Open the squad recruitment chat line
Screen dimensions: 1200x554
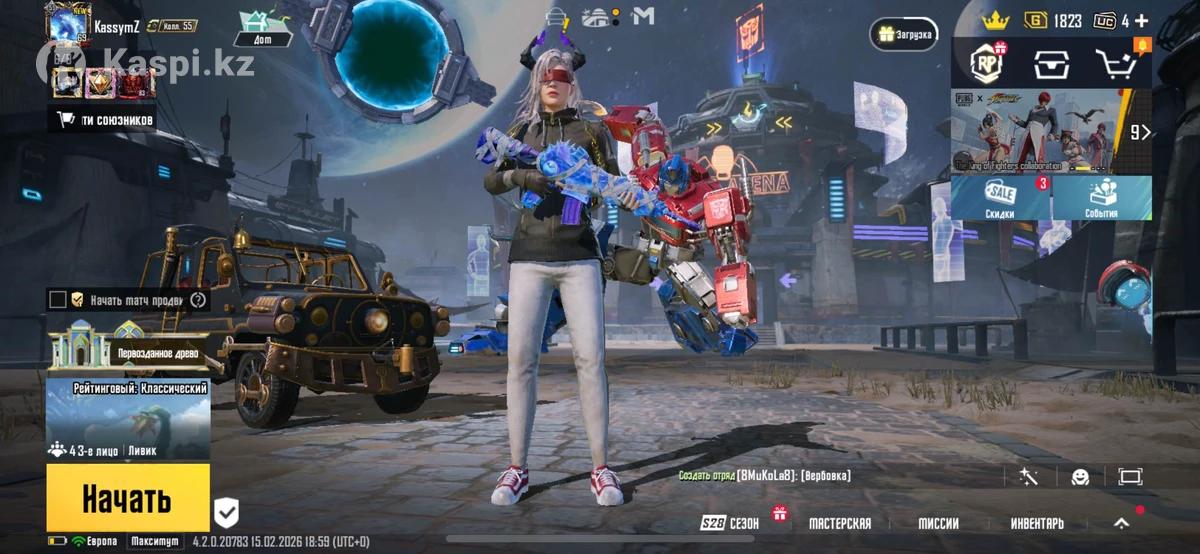[x=765, y=477]
